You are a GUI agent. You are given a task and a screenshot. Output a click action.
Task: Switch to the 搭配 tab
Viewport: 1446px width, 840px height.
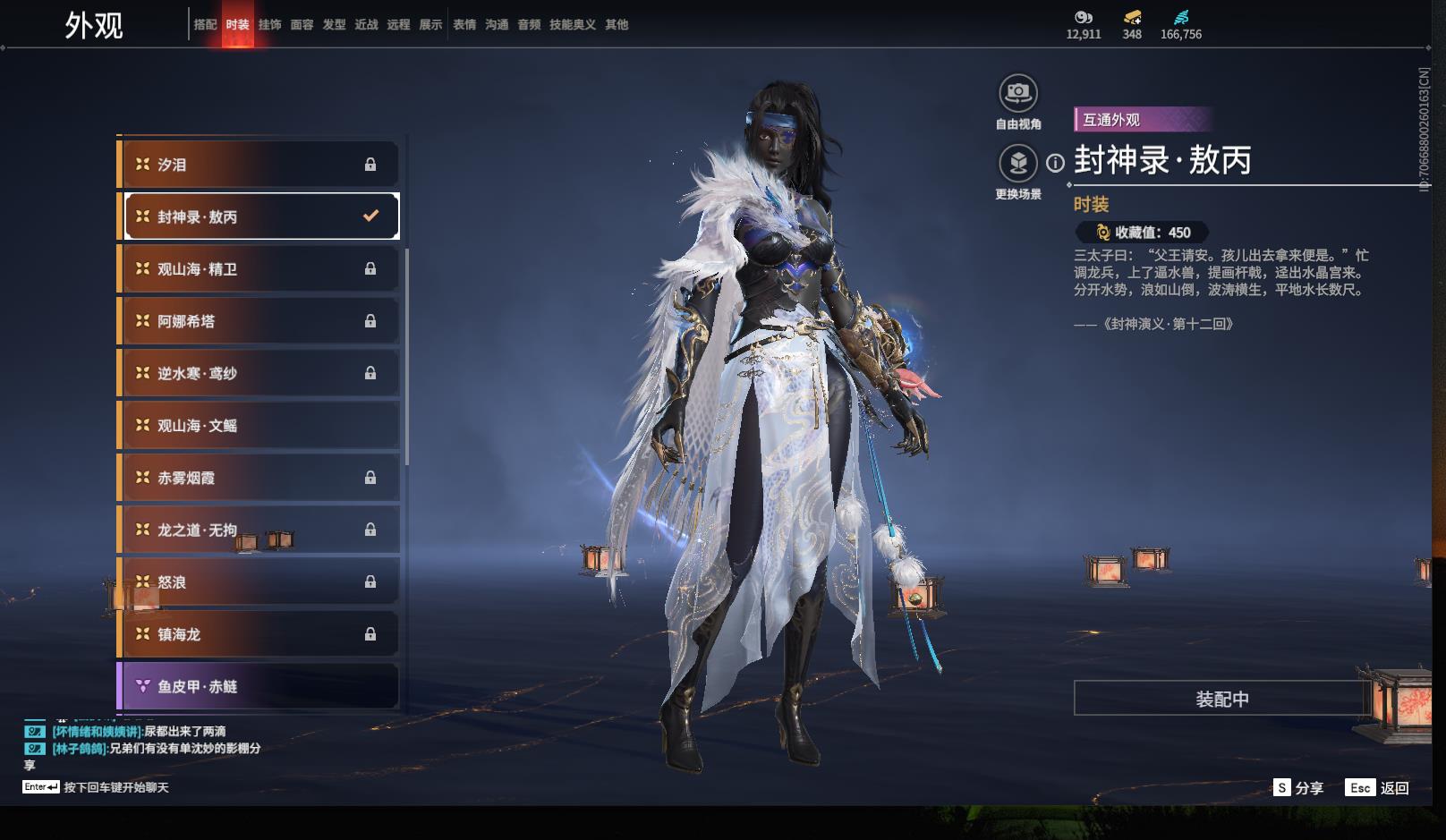tap(205, 25)
